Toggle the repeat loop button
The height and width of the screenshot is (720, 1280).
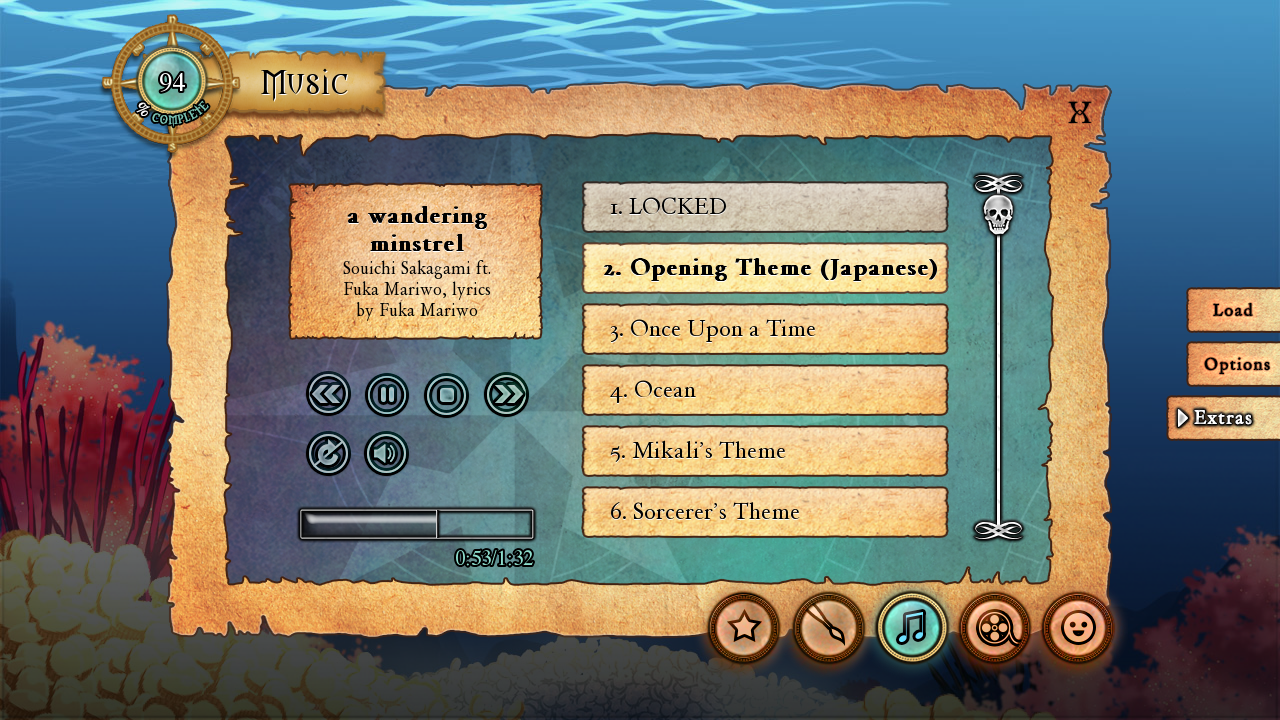pyautogui.click(x=328, y=453)
